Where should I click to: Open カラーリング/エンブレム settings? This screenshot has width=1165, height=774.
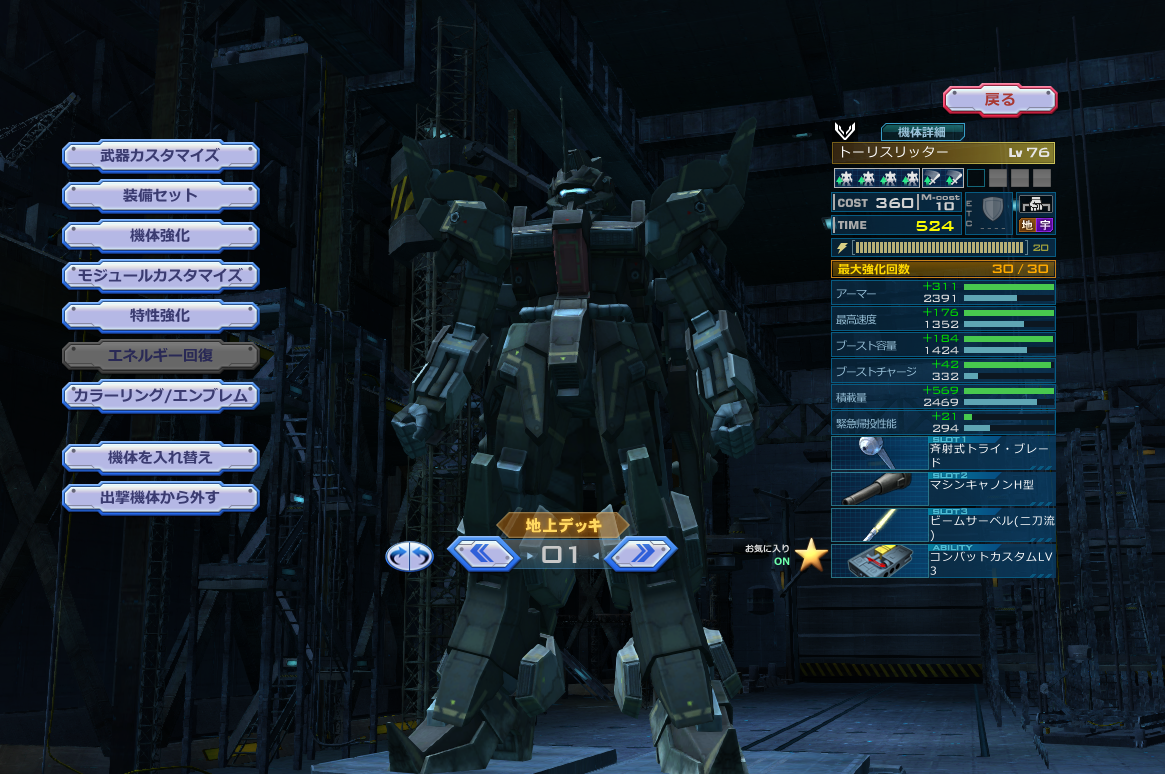pyautogui.click(x=160, y=396)
